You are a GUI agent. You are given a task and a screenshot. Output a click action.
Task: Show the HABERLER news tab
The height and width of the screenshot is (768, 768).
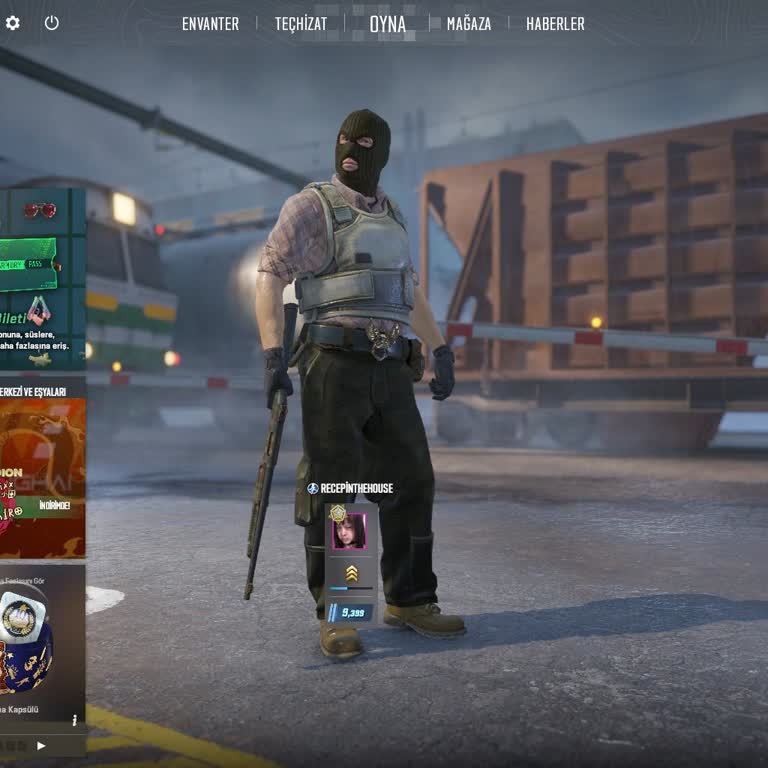tap(555, 24)
